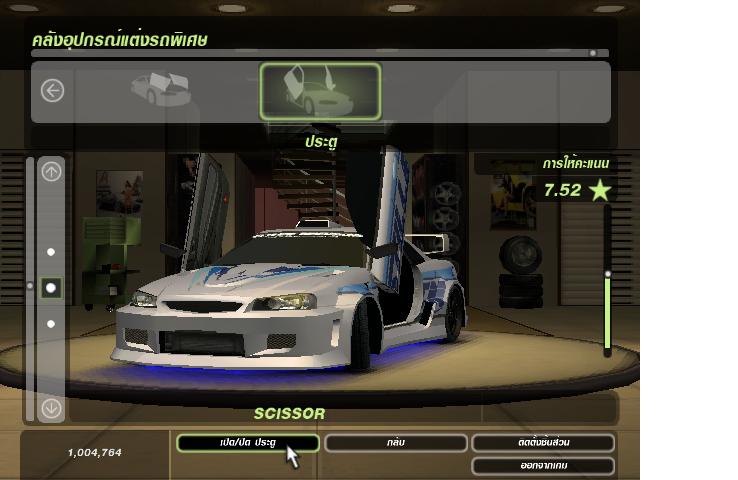This screenshot has width=738, height=480.
Task: Choose the top dot option in the parts list
Action: click(x=51, y=252)
